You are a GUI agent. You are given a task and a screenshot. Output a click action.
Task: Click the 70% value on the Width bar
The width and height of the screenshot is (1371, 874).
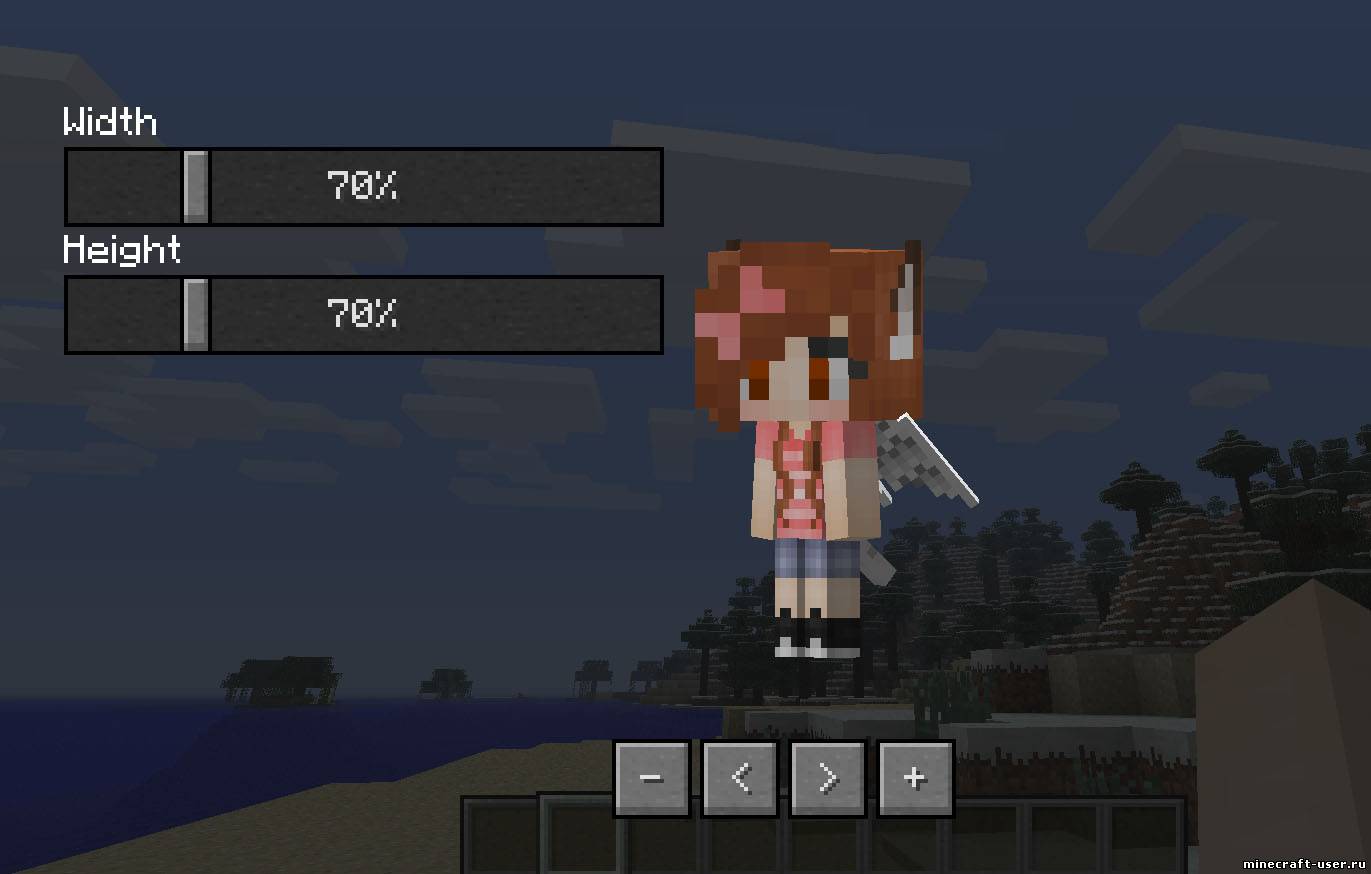tap(360, 187)
